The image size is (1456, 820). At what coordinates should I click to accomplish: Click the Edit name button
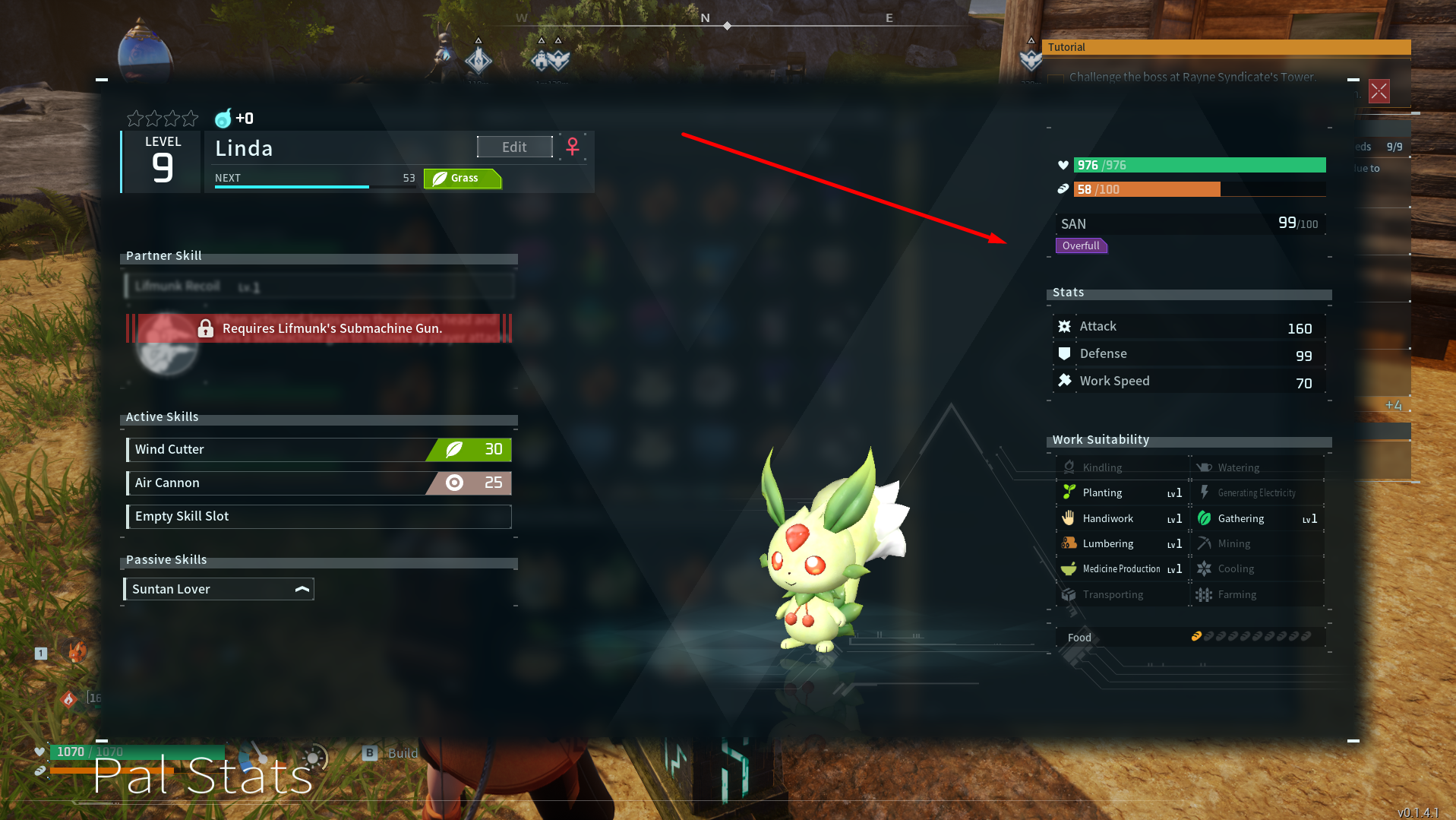[514, 147]
